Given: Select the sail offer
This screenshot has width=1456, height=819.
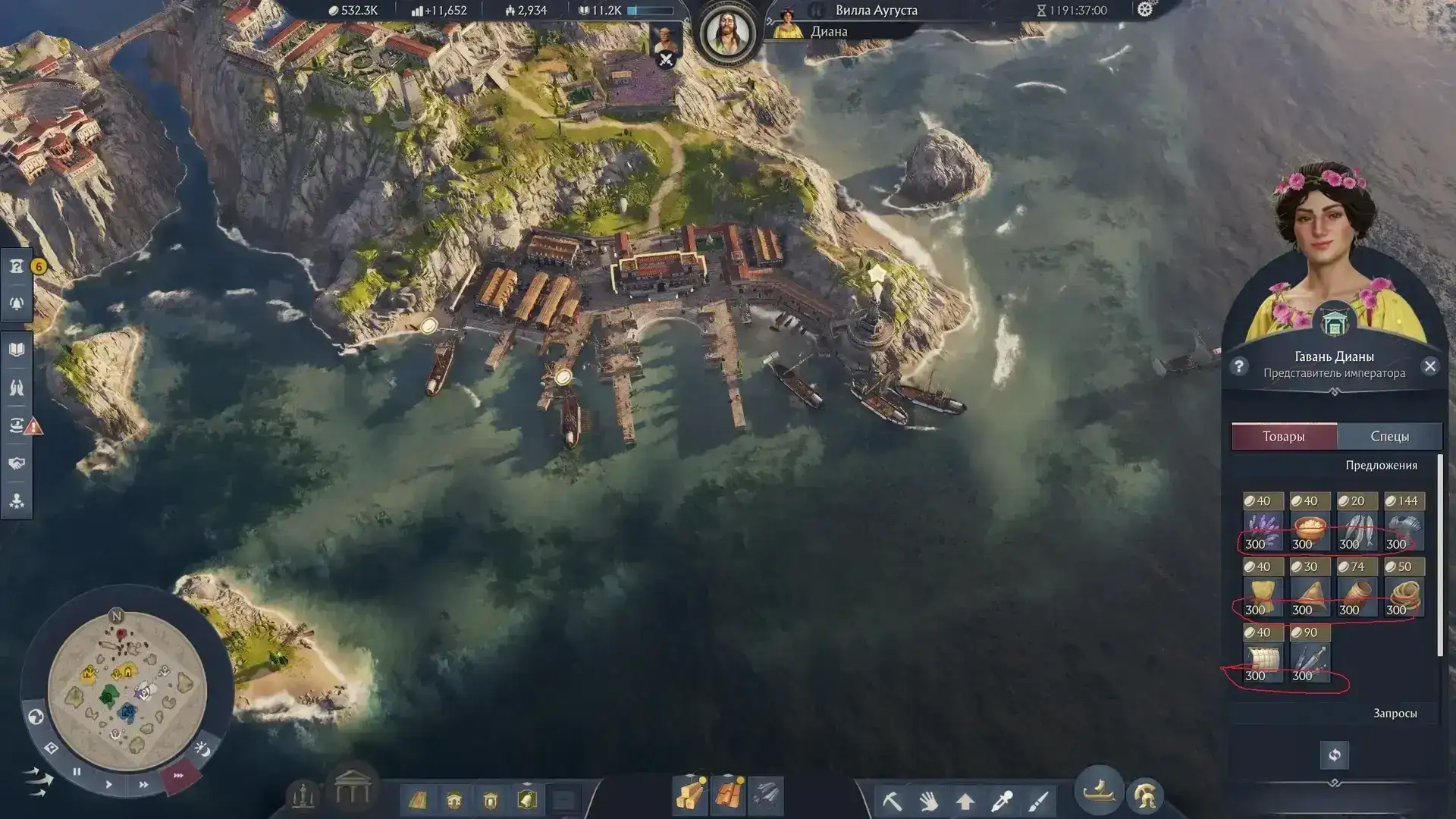Looking at the screenshot, I should (1263, 655).
